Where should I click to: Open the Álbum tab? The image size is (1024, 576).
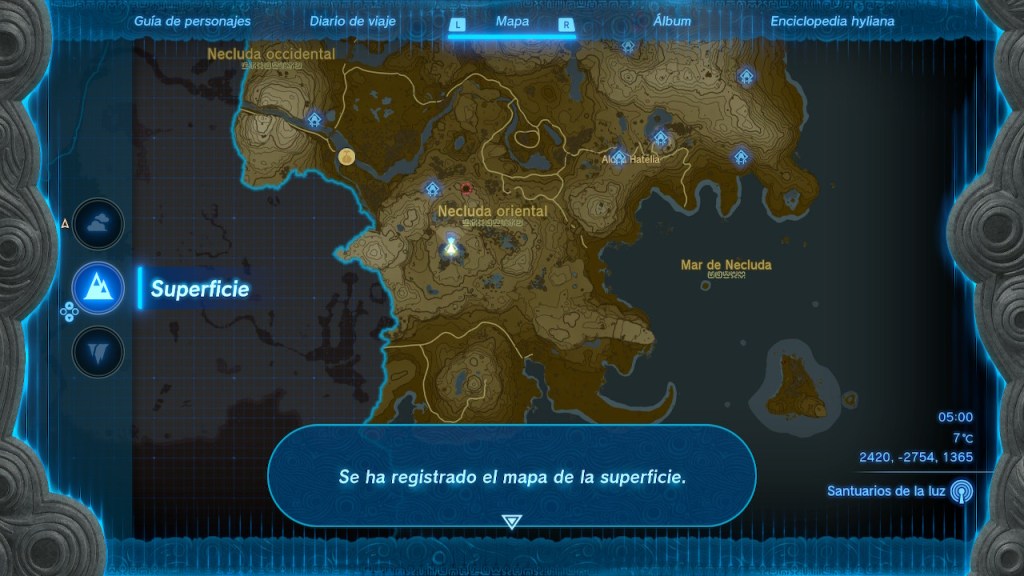(x=672, y=21)
